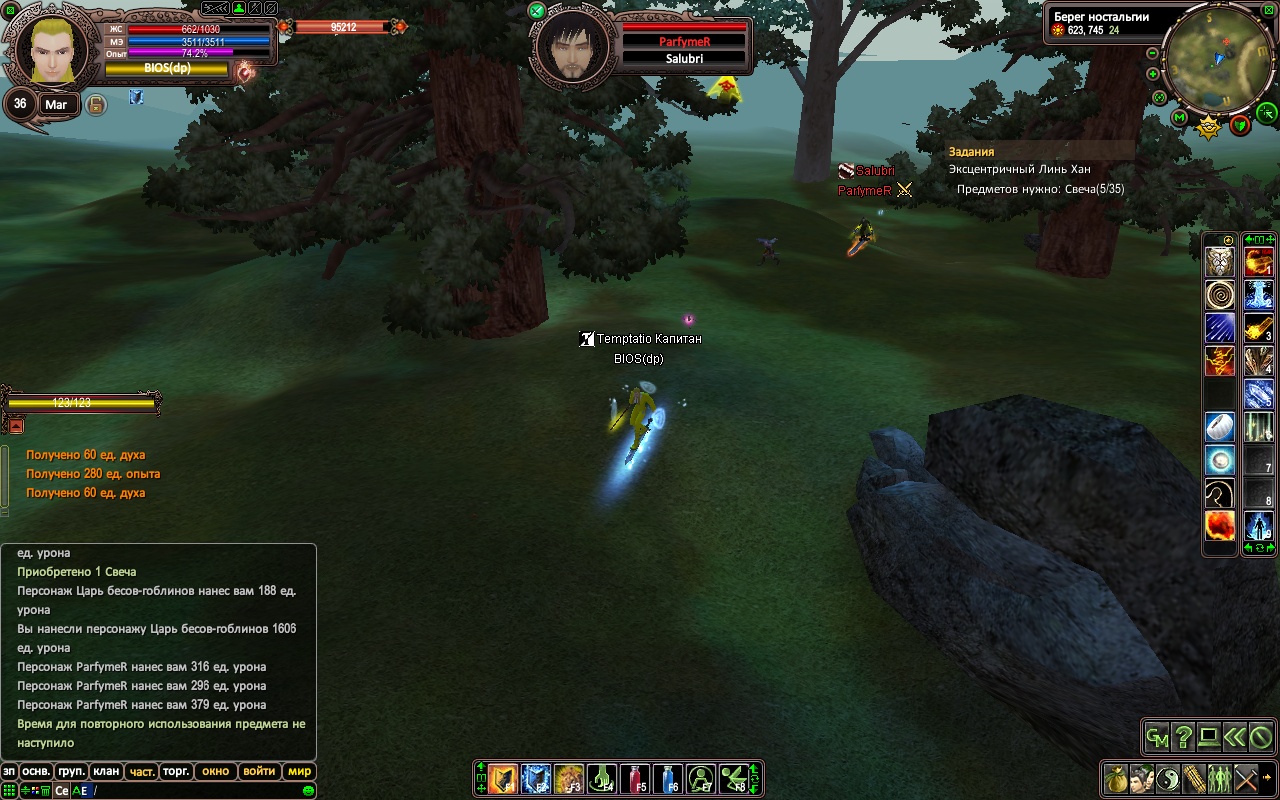The height and width of the screenshot is (800, 1280).
Task: Cast the fireball skill in slot 1
Action: [x=1258, y=263]
